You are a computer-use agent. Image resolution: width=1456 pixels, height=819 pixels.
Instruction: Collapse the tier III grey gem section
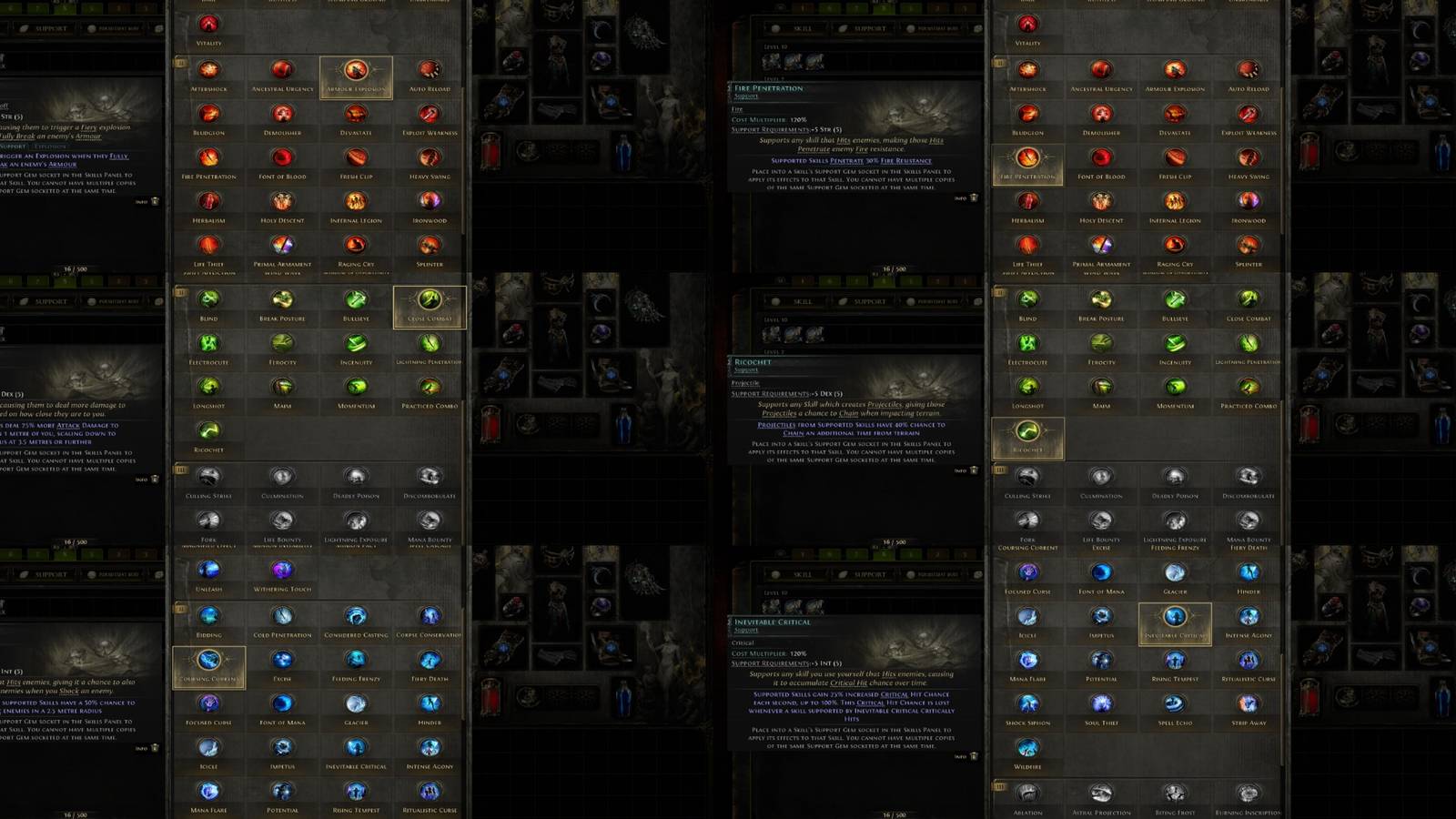point(181,470)
